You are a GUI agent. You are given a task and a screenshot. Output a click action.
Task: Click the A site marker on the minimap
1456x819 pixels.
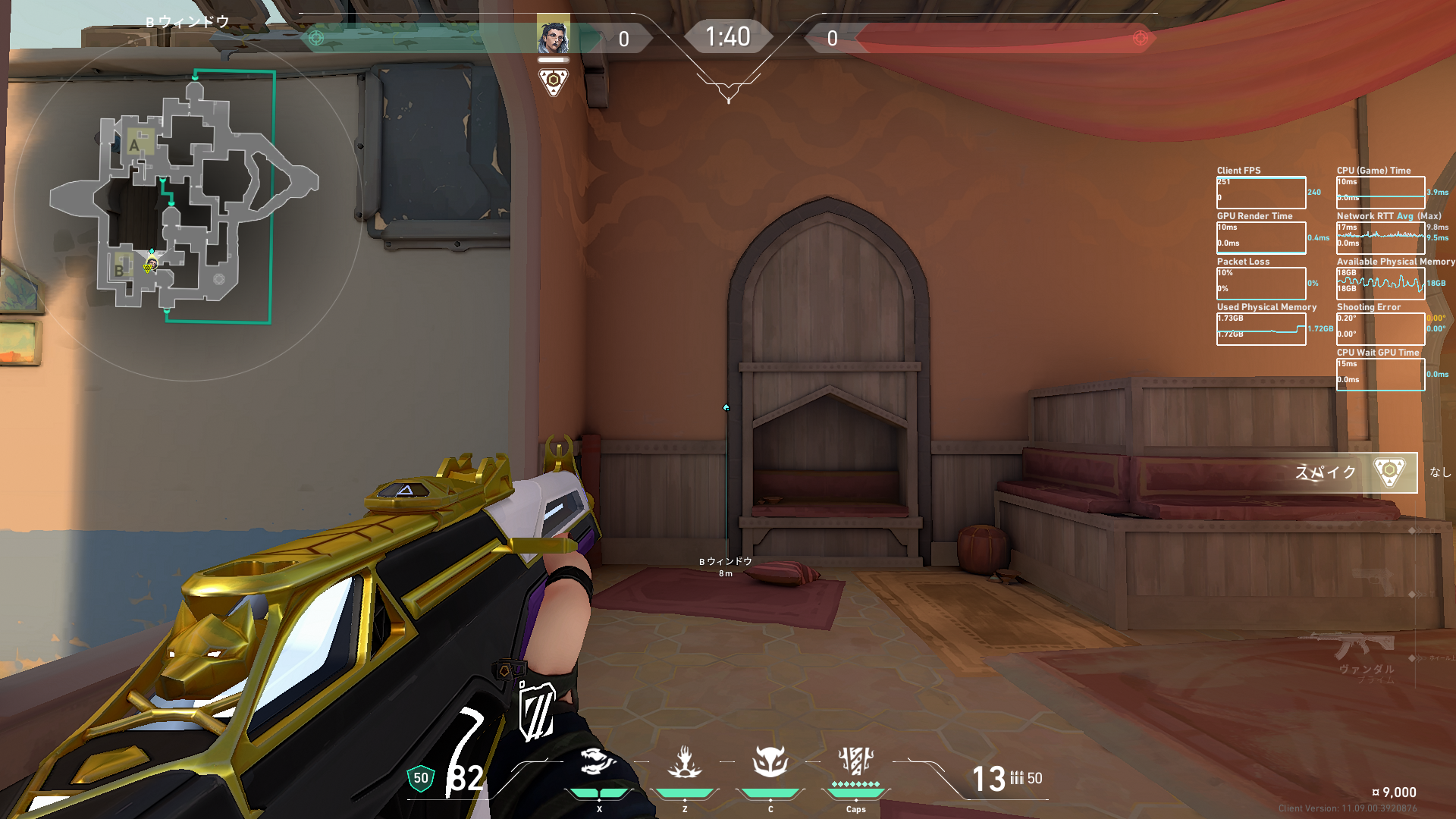click(135, 145)
